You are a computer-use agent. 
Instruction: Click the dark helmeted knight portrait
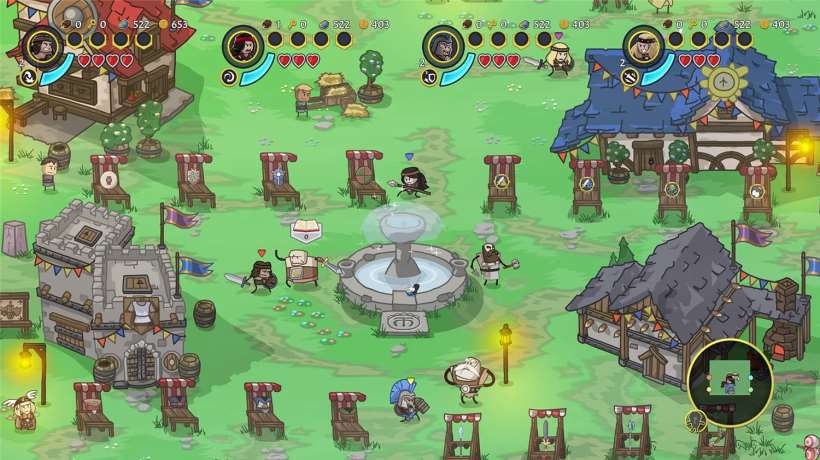(x=443, y=45)
